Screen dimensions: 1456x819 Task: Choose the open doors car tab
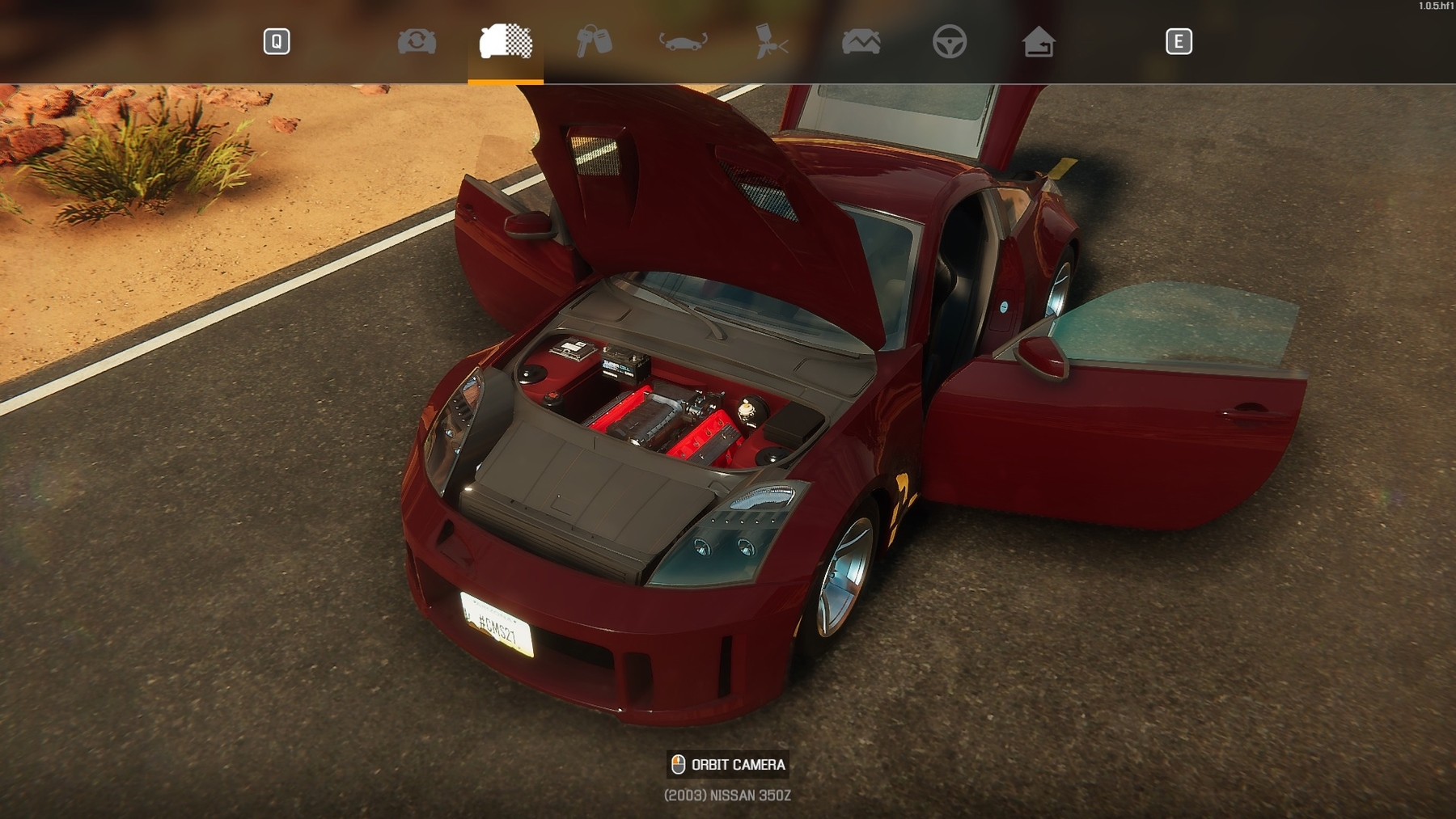684,41
